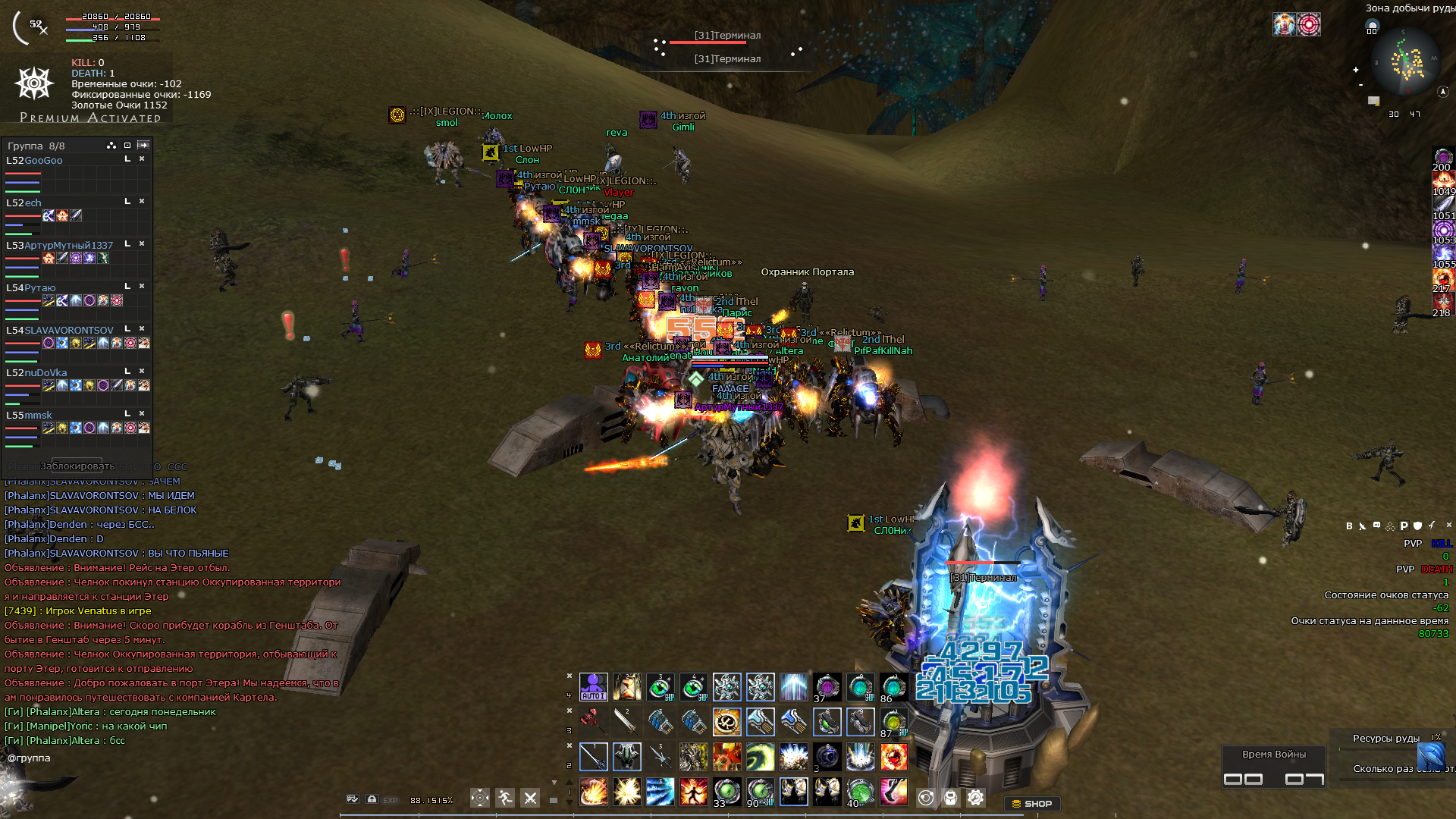
Task: Select party member SLAVAVORONTSOV in group list
Action: click(x=69, y=331)
